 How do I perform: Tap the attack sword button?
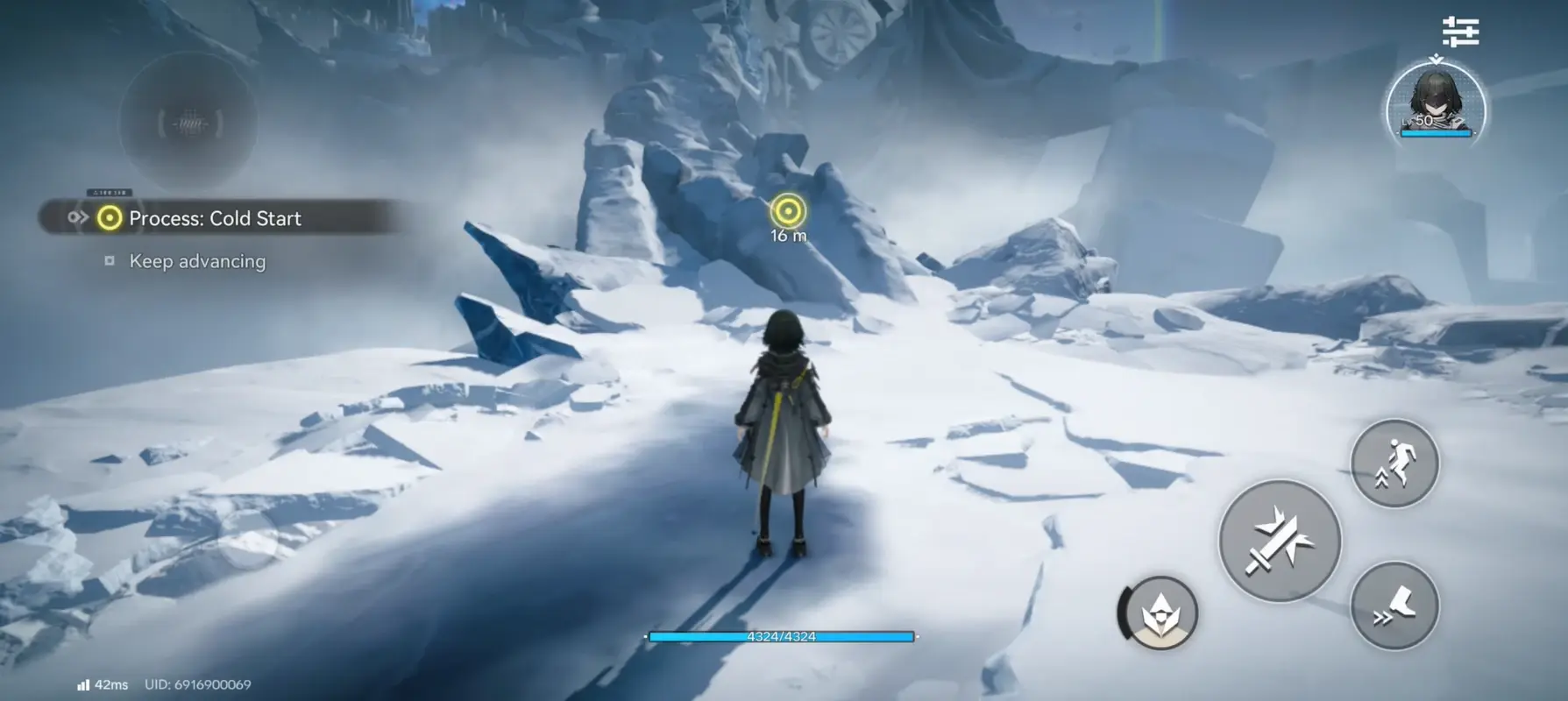1279,541
